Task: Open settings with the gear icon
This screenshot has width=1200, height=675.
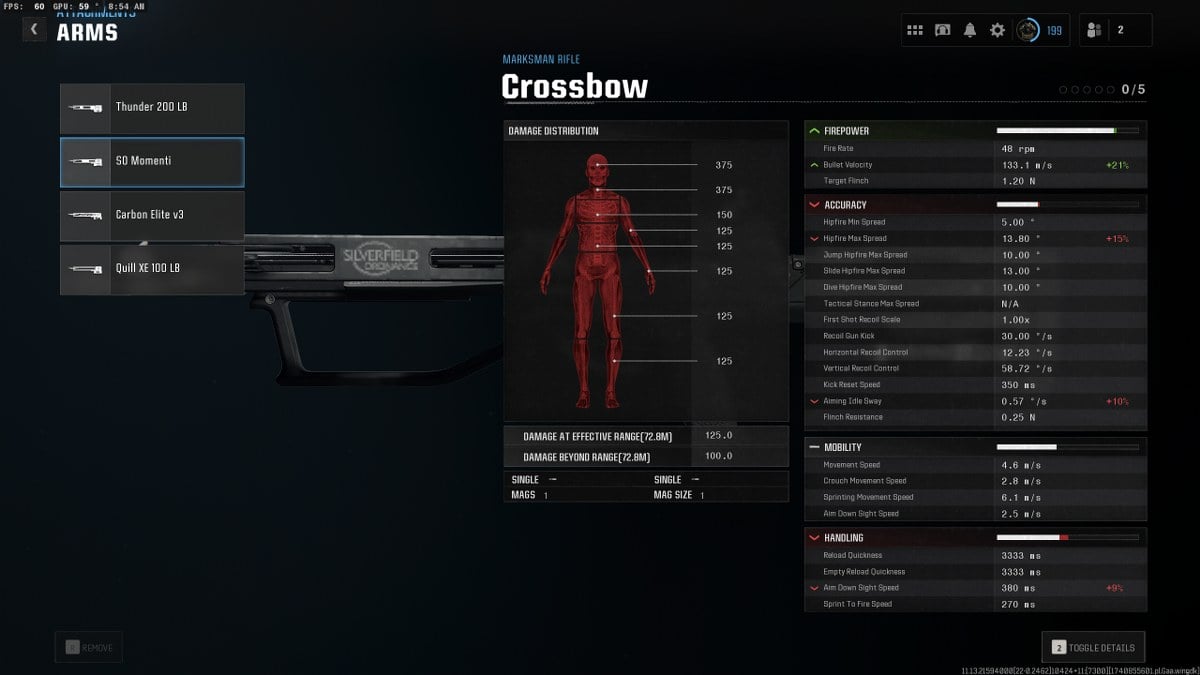Action: tap(997, 30)
